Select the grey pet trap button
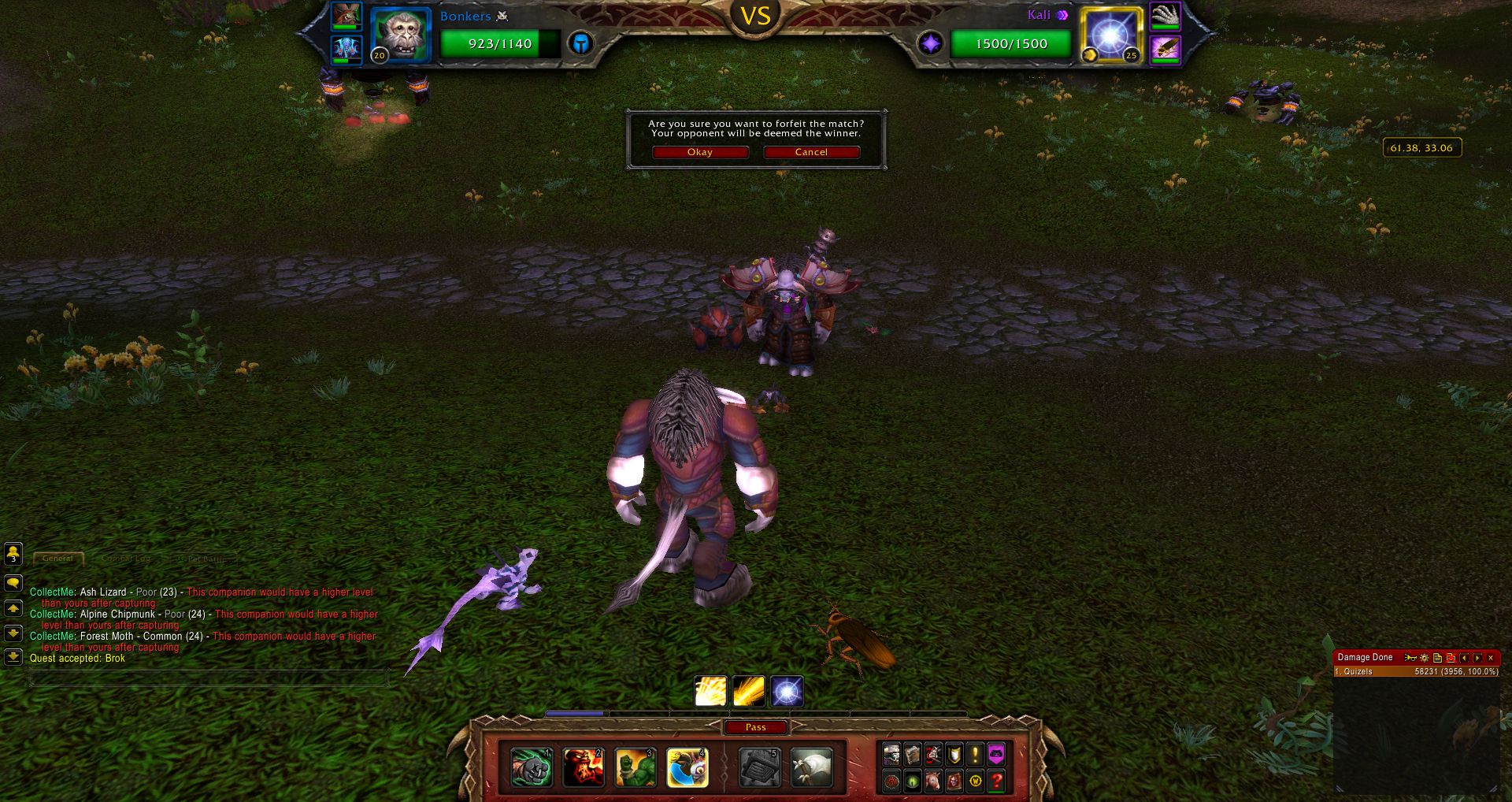 (759, 767)
